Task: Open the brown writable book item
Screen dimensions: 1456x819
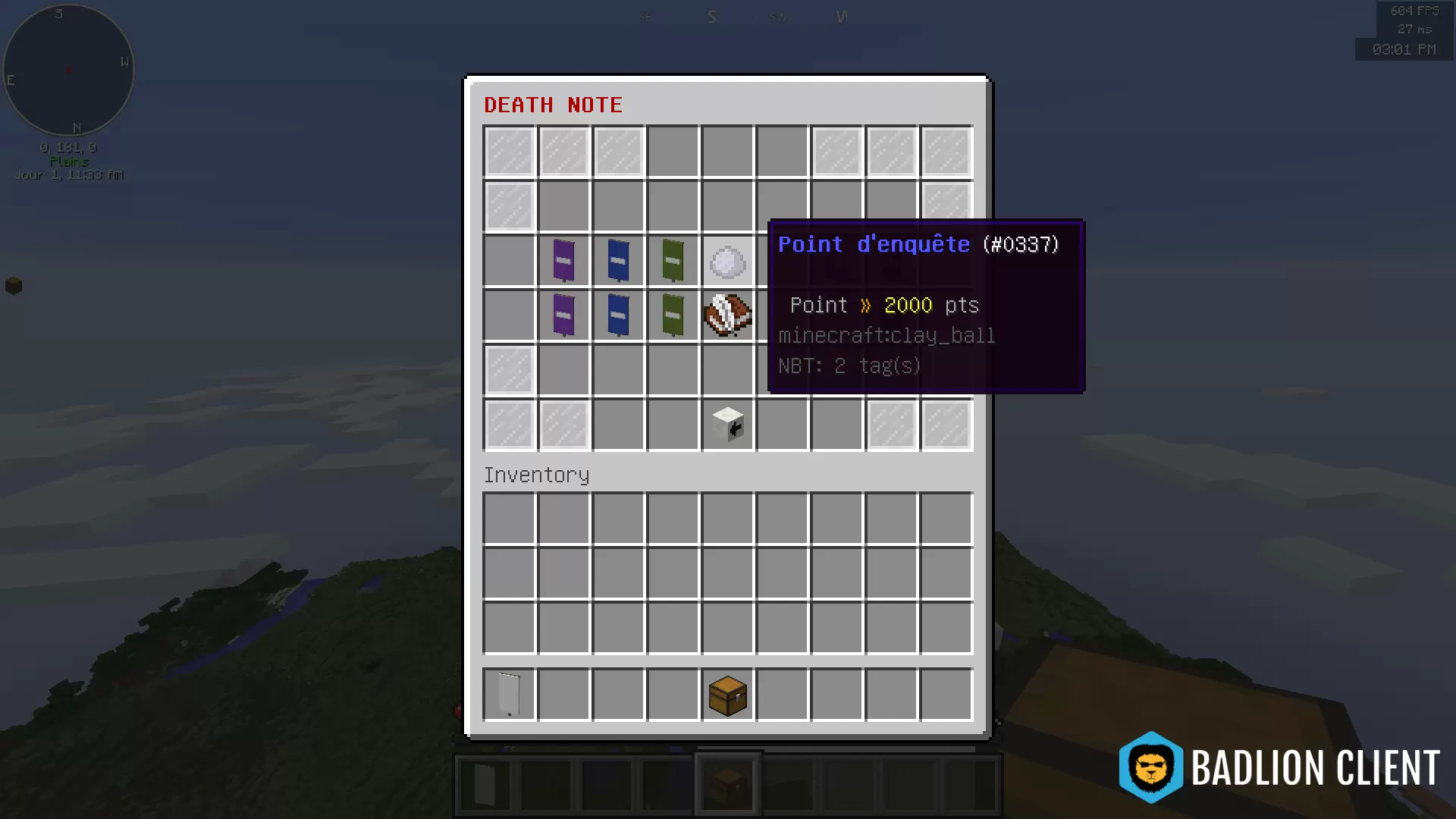Action: [727, 315]
